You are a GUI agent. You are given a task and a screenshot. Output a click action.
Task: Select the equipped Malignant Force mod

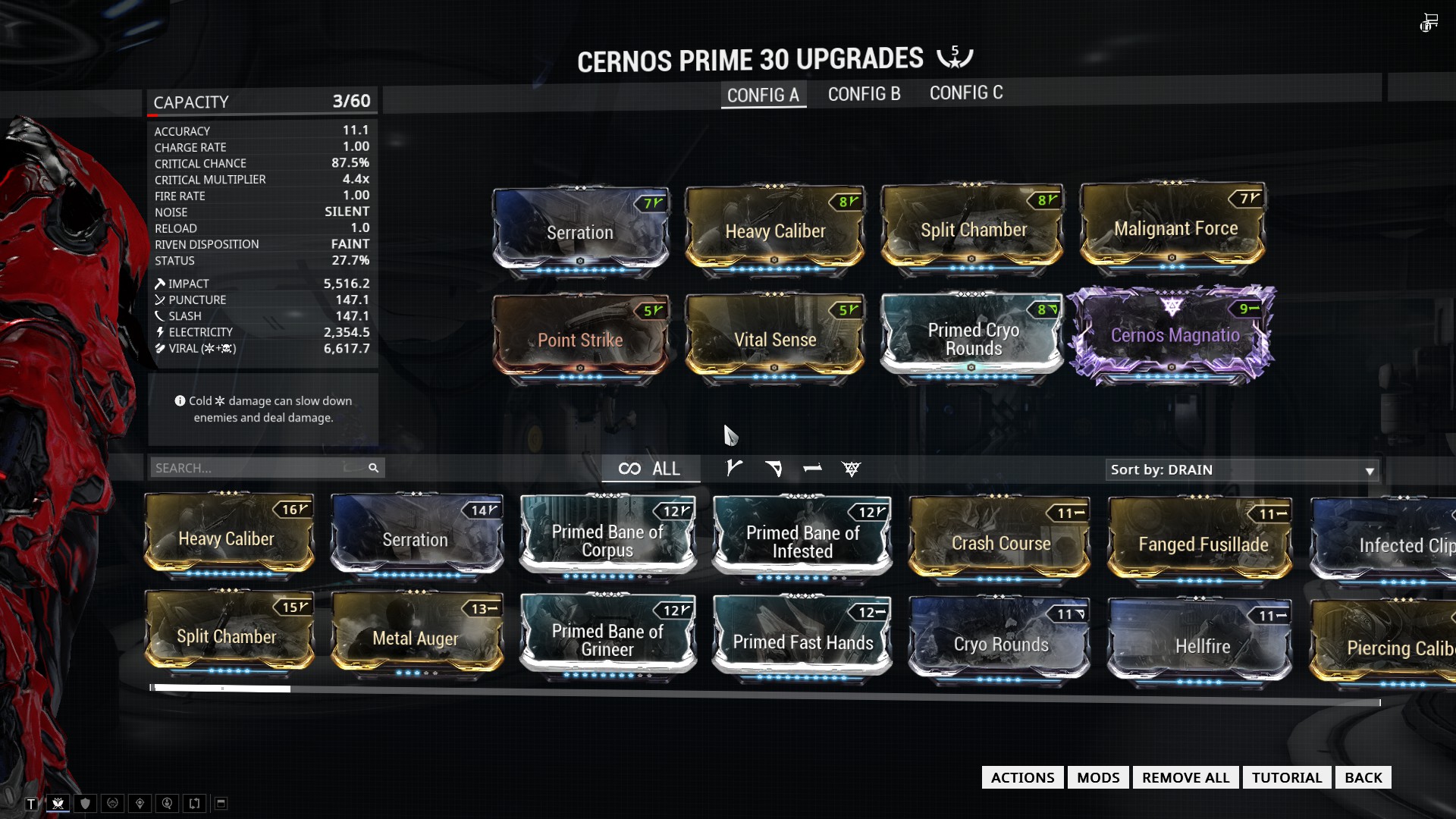coord(1175,227)
